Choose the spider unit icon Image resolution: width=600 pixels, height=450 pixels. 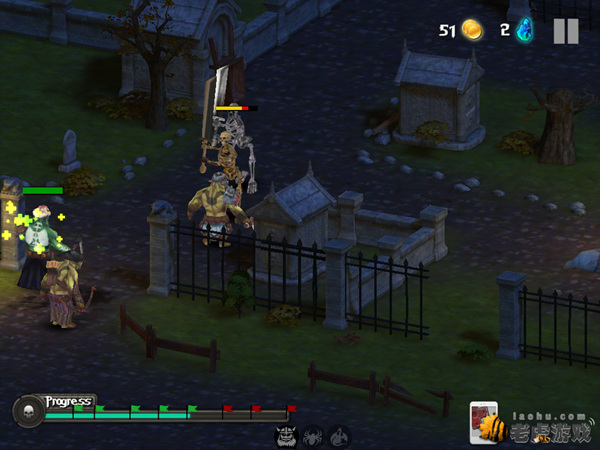[x=313, y=437]
